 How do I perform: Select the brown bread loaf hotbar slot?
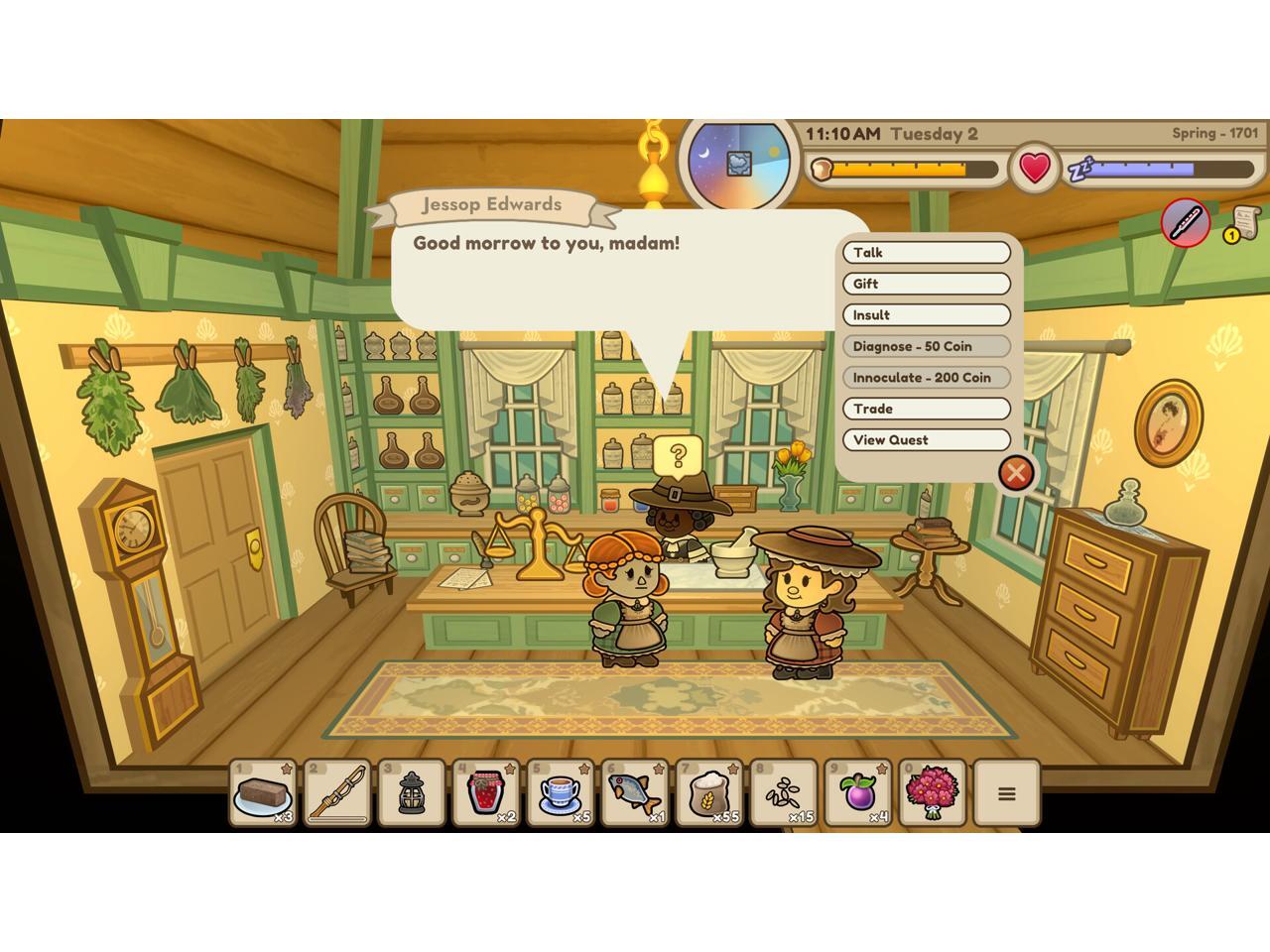point(264,792)
